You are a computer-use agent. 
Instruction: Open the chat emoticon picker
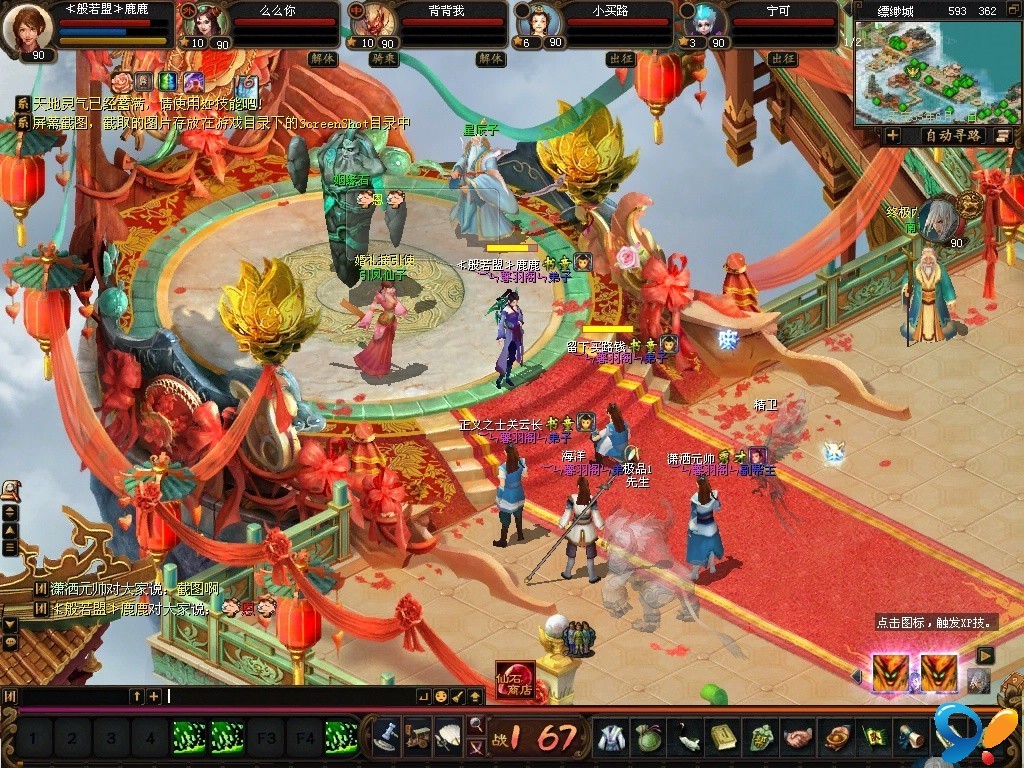pos(440,696)
